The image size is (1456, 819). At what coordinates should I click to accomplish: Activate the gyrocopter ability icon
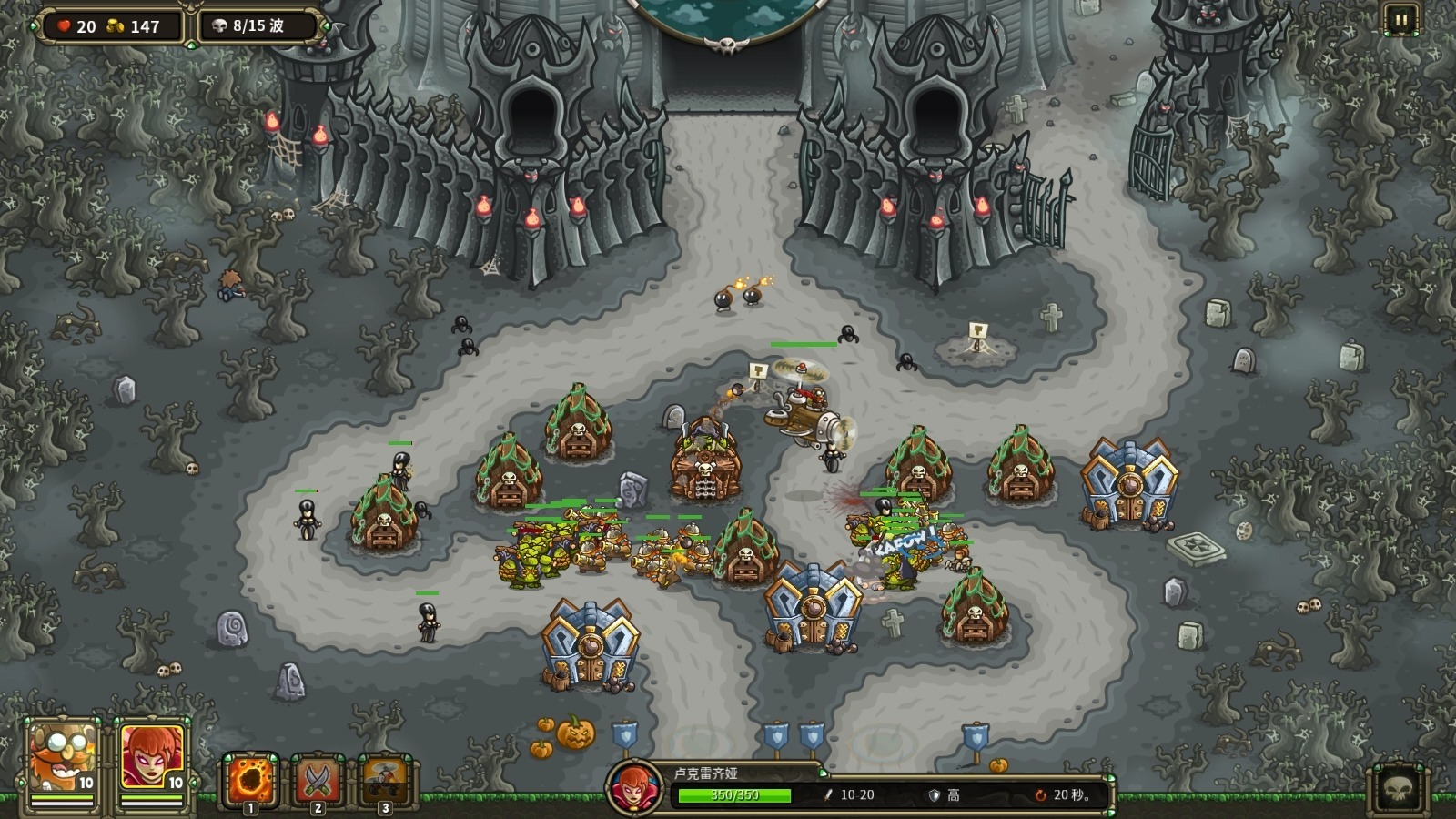pyautogui.click(x=385, y=780)
